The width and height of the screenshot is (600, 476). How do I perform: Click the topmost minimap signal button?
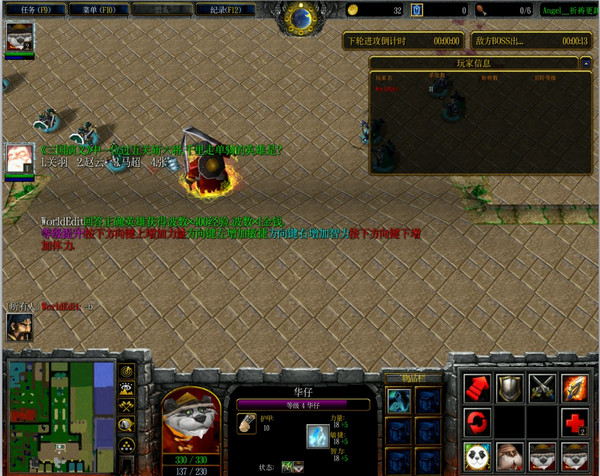(x=128, y=371)
